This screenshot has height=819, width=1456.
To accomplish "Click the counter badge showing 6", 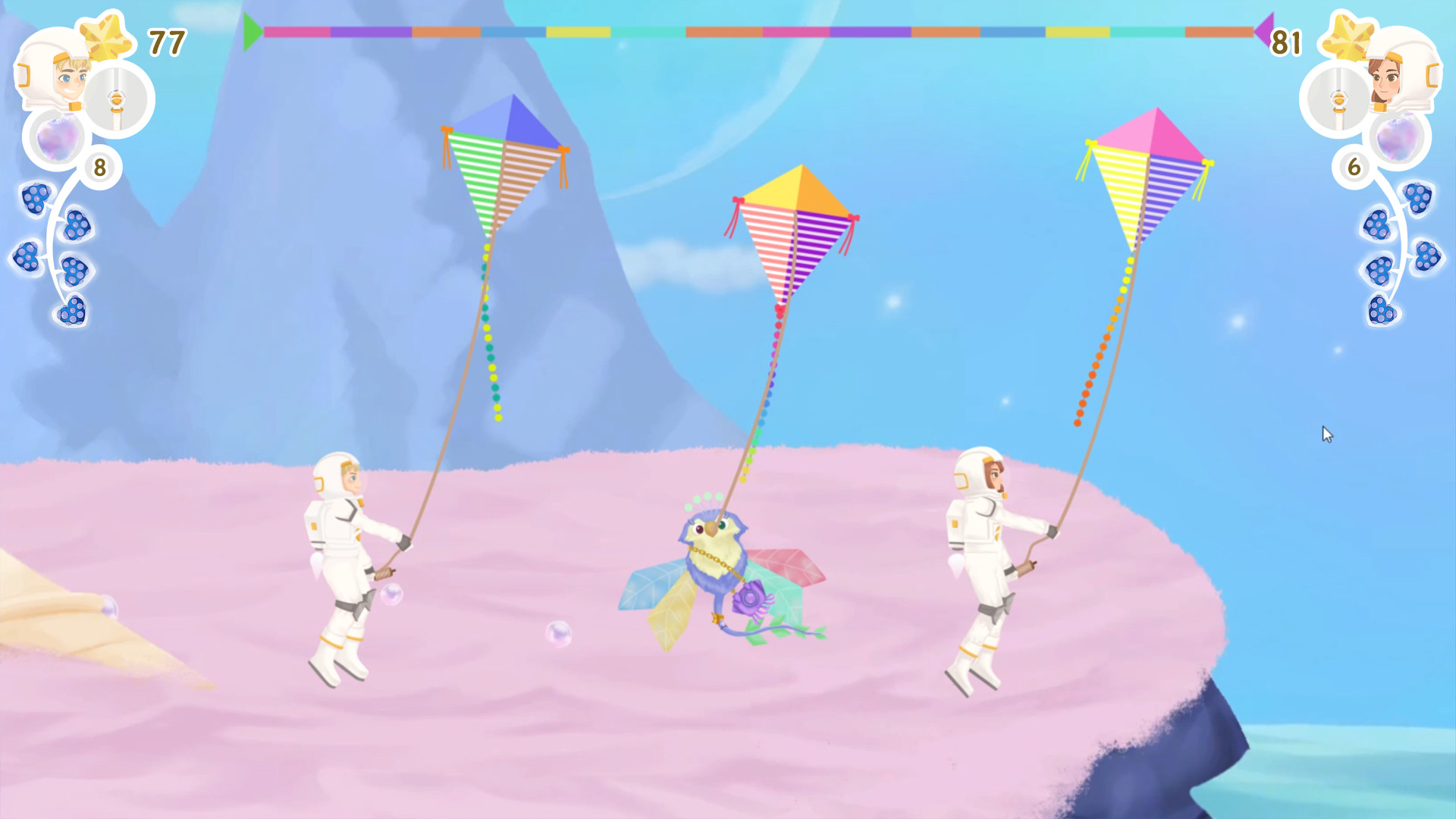I will tap(1355, 168).
